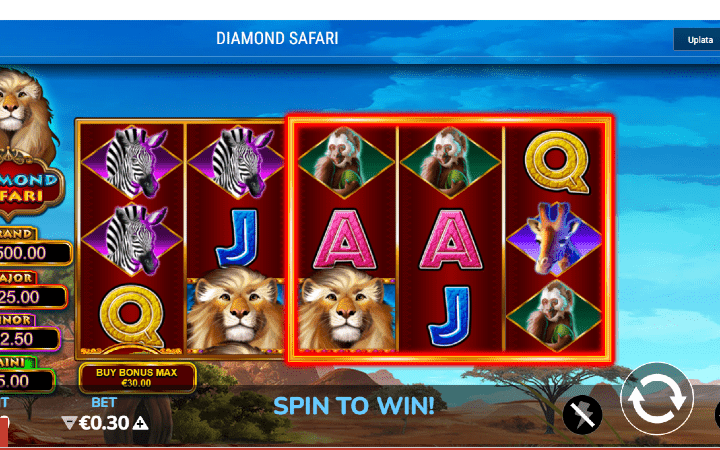720x450 pixels.
Task: Open the Buy Bonus Max €30.00 offer
Action: (x=138, y=378)
